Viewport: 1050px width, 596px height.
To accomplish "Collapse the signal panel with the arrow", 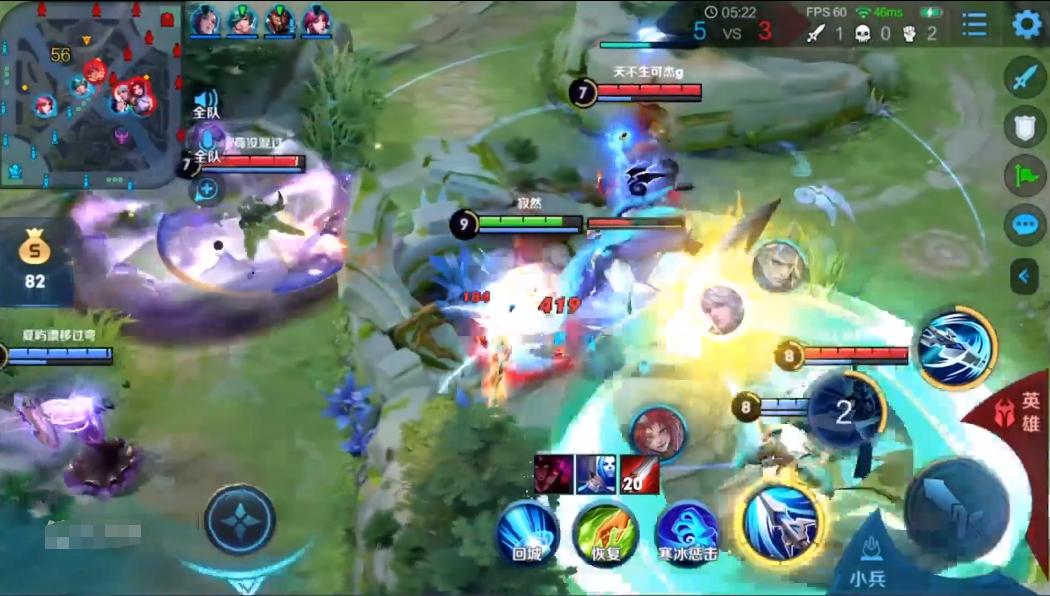I will (x=1025, y=275).
